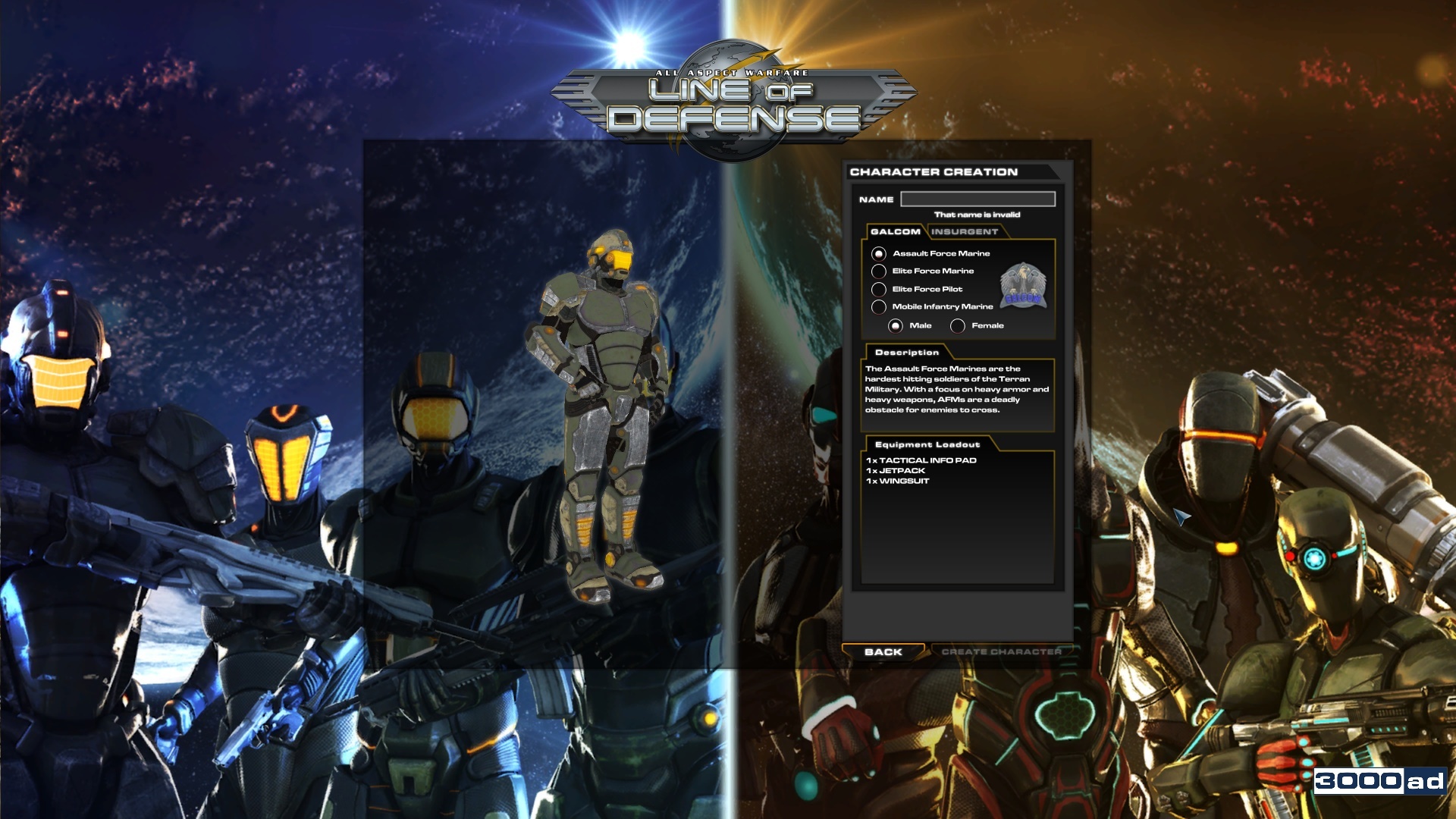Click the 'That name is invalid' warning text
Screen dimensions: 1456x819
tap(978, 215)
